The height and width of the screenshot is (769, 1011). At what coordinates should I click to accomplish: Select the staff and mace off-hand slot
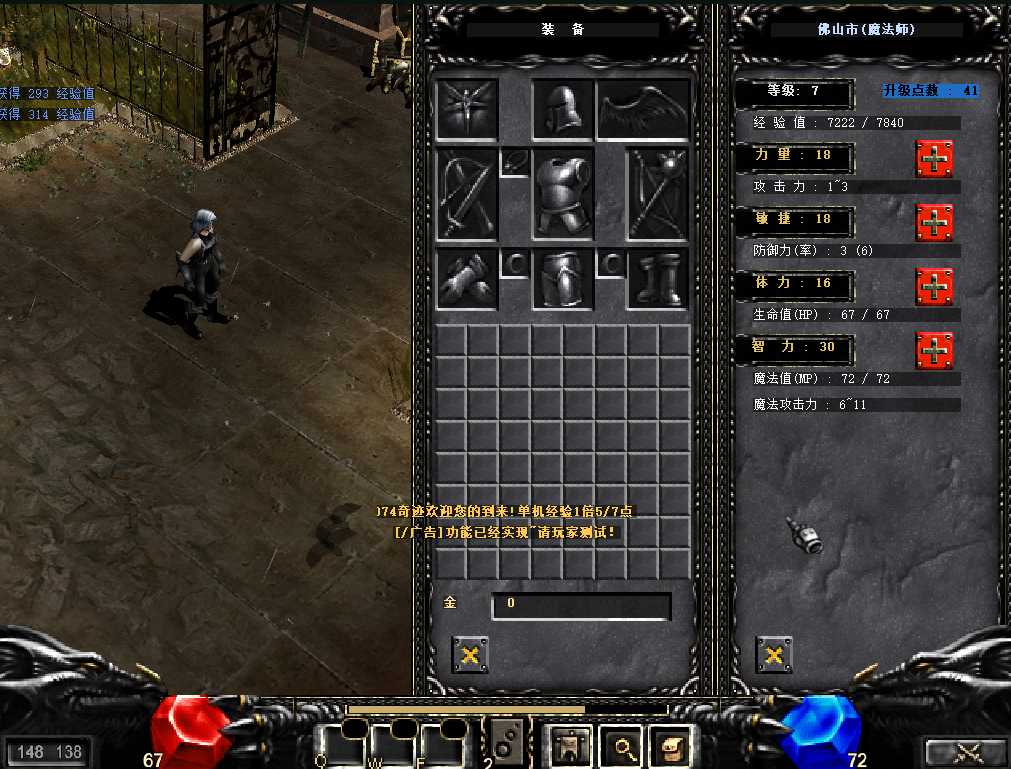(657, 194)
